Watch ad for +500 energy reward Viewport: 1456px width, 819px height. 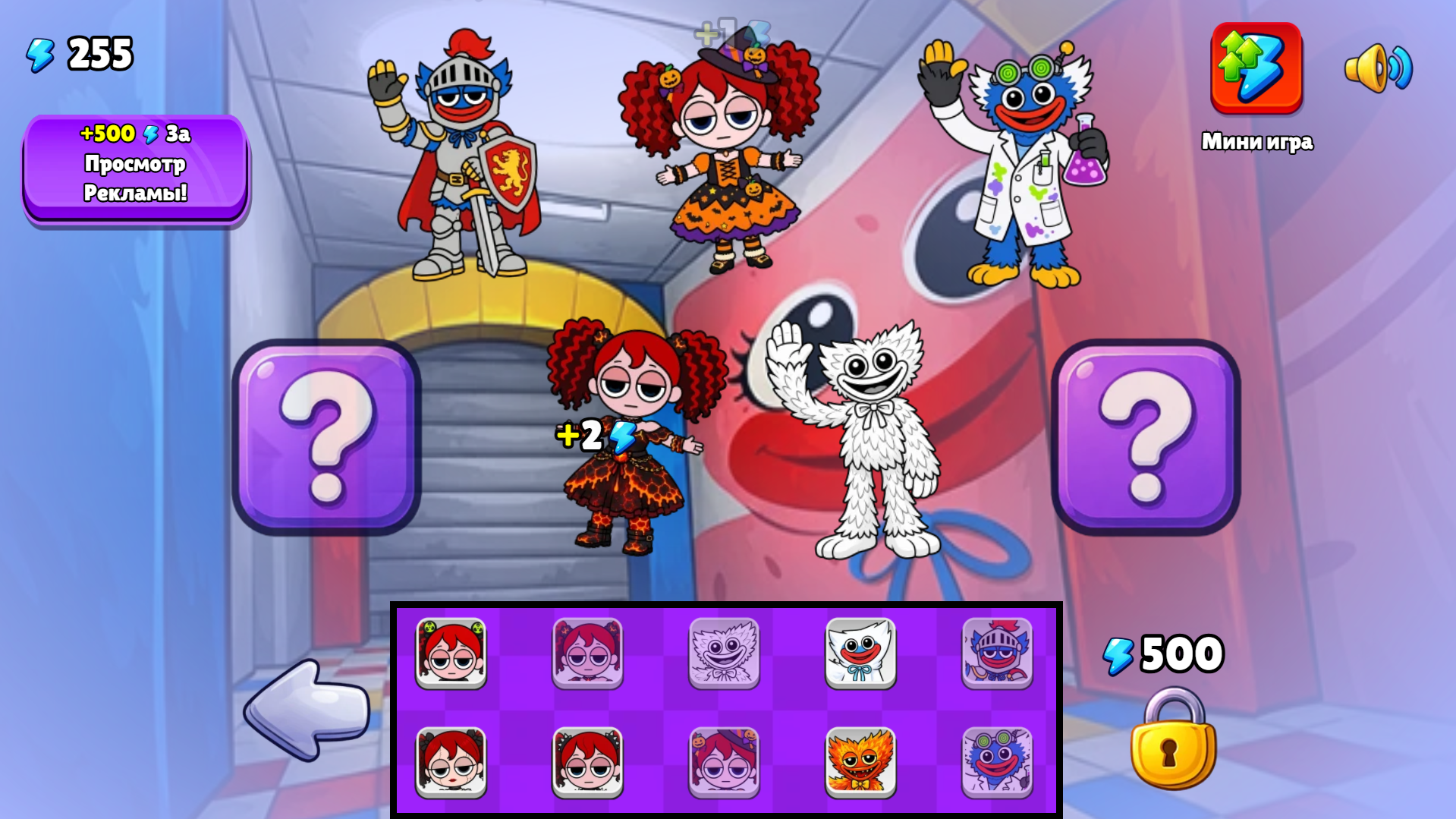(x=136, y=165)
